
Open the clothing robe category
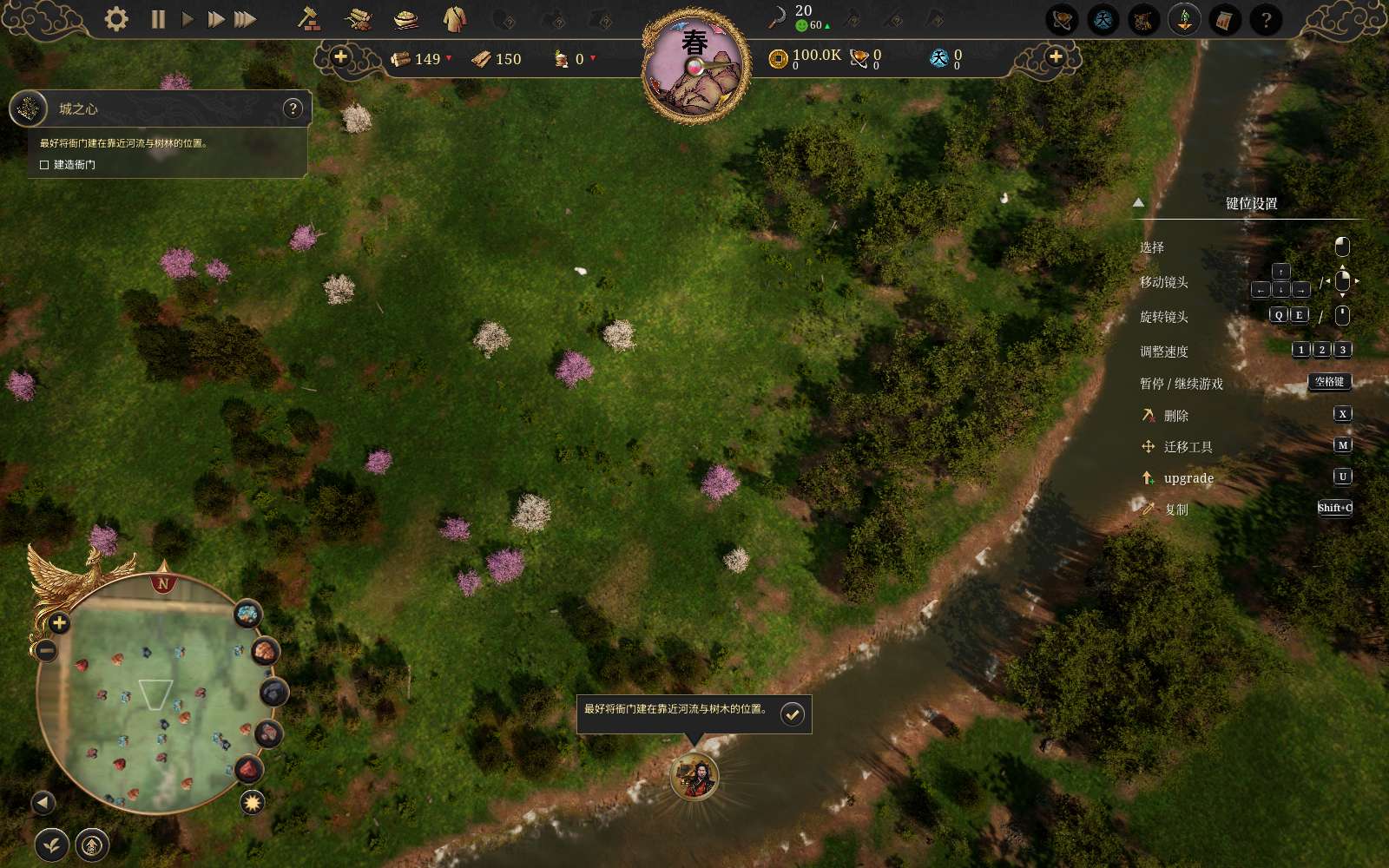(x=454, y=18)
